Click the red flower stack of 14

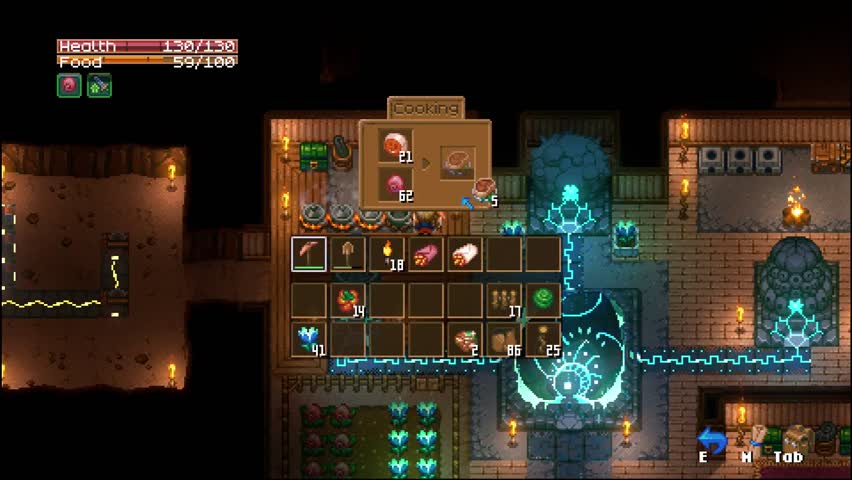coord(348,299)
